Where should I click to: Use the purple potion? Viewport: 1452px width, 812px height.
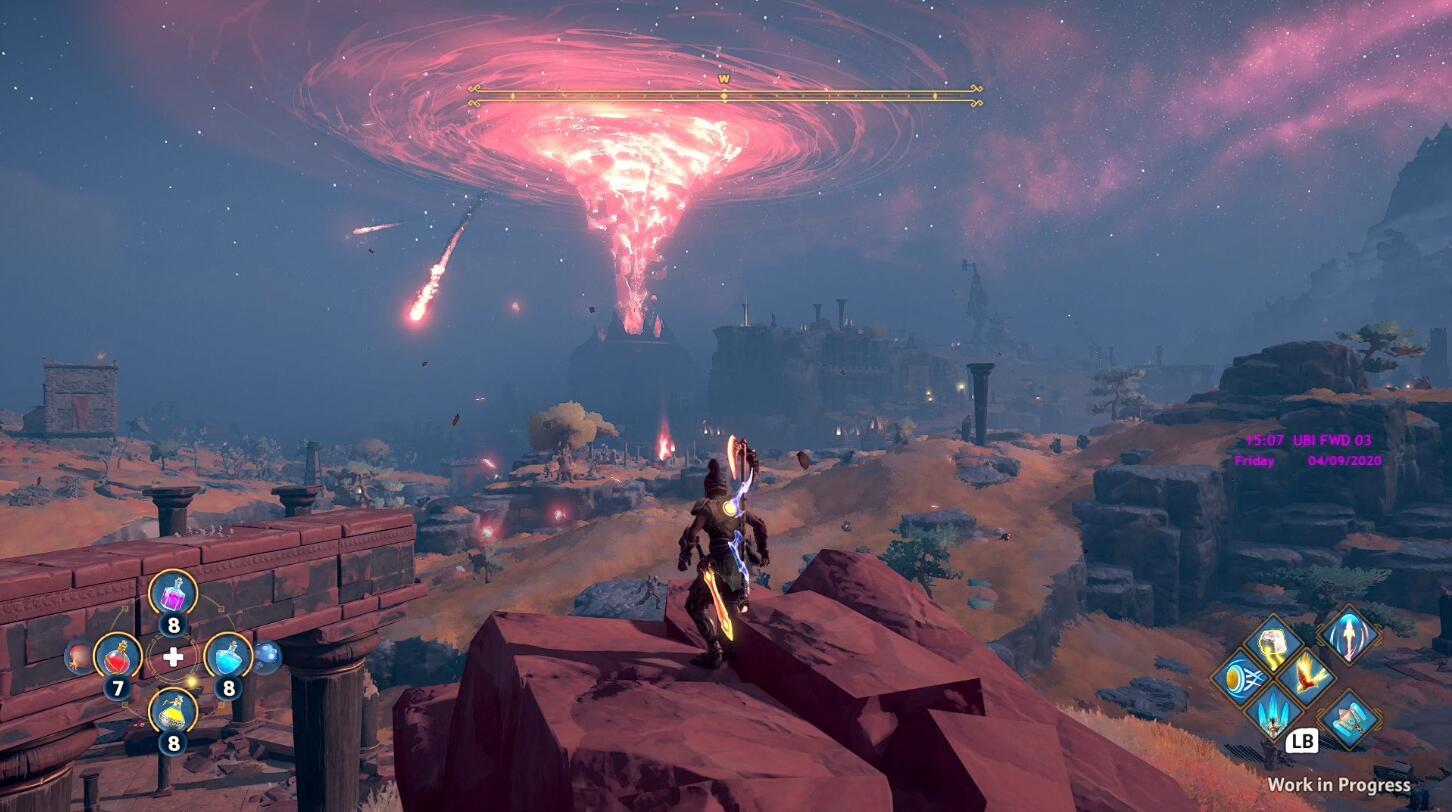point(173,593)
